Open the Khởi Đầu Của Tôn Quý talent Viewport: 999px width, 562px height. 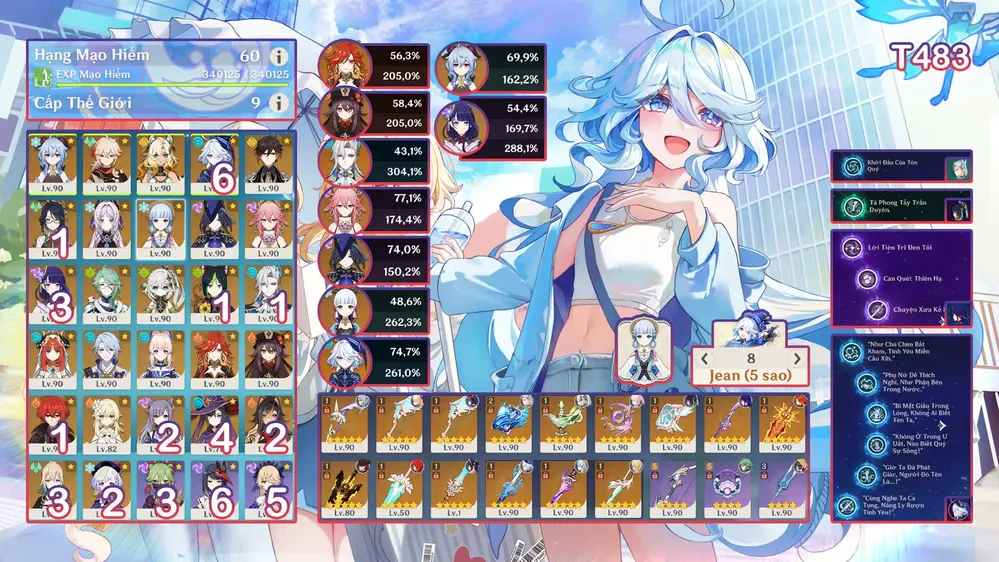pos(851,168)
